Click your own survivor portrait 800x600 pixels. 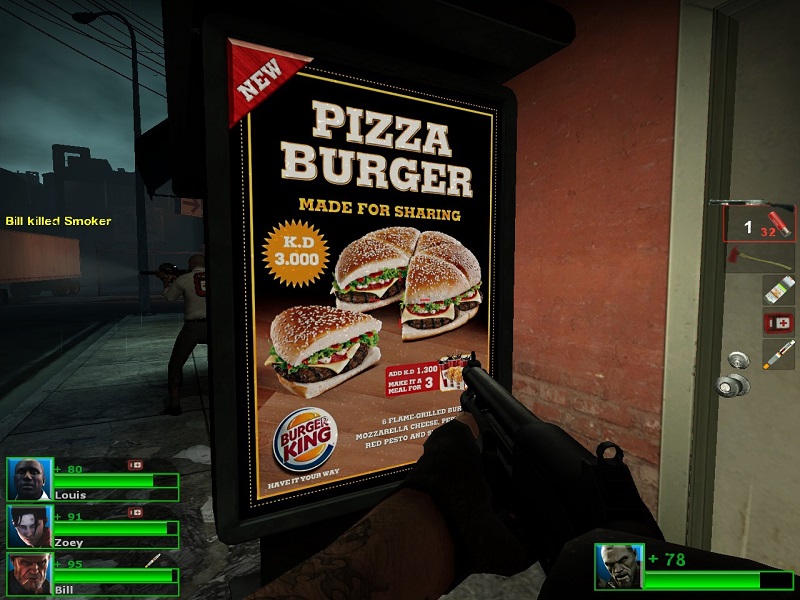[x=617, y=566]
